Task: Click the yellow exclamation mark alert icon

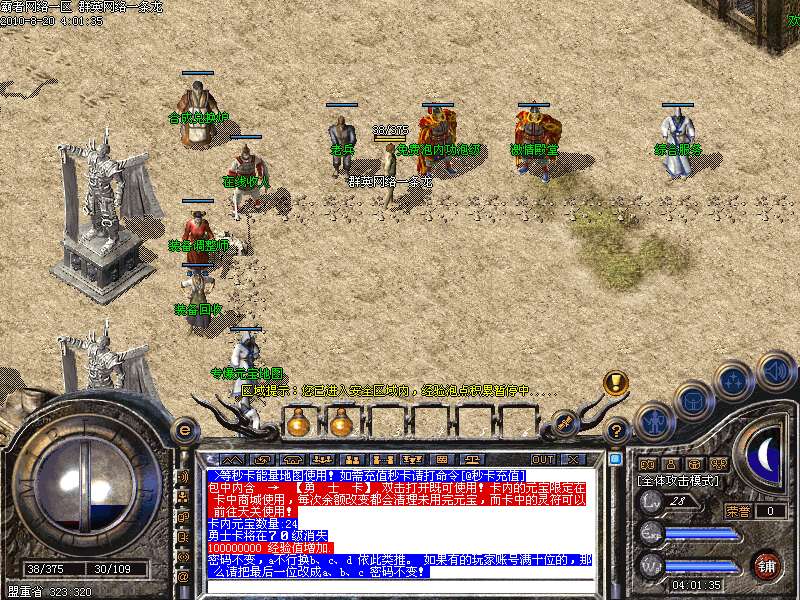Action: [x=615, y=383]
